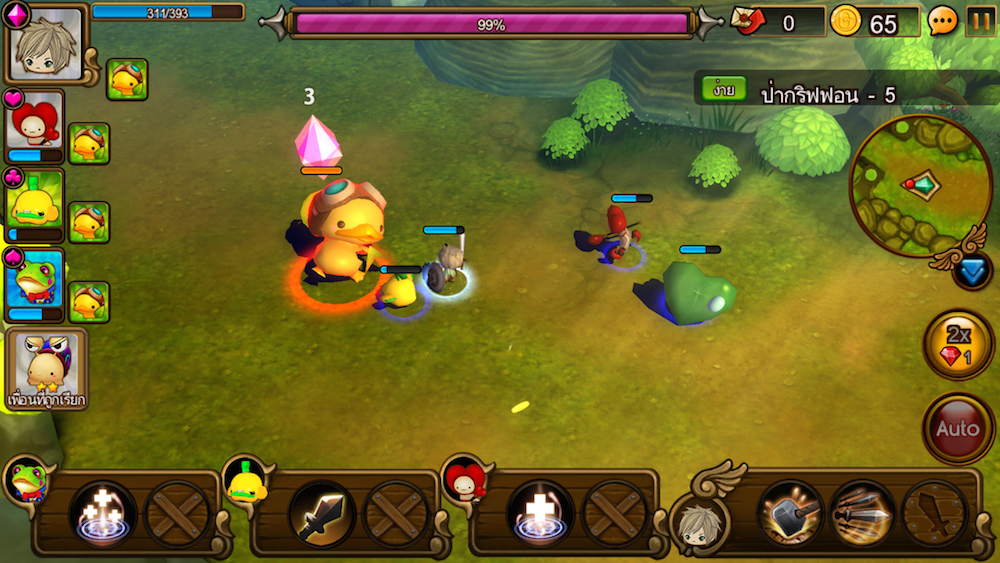
Task: Summon the called friend helper
Action: [46, 368]
